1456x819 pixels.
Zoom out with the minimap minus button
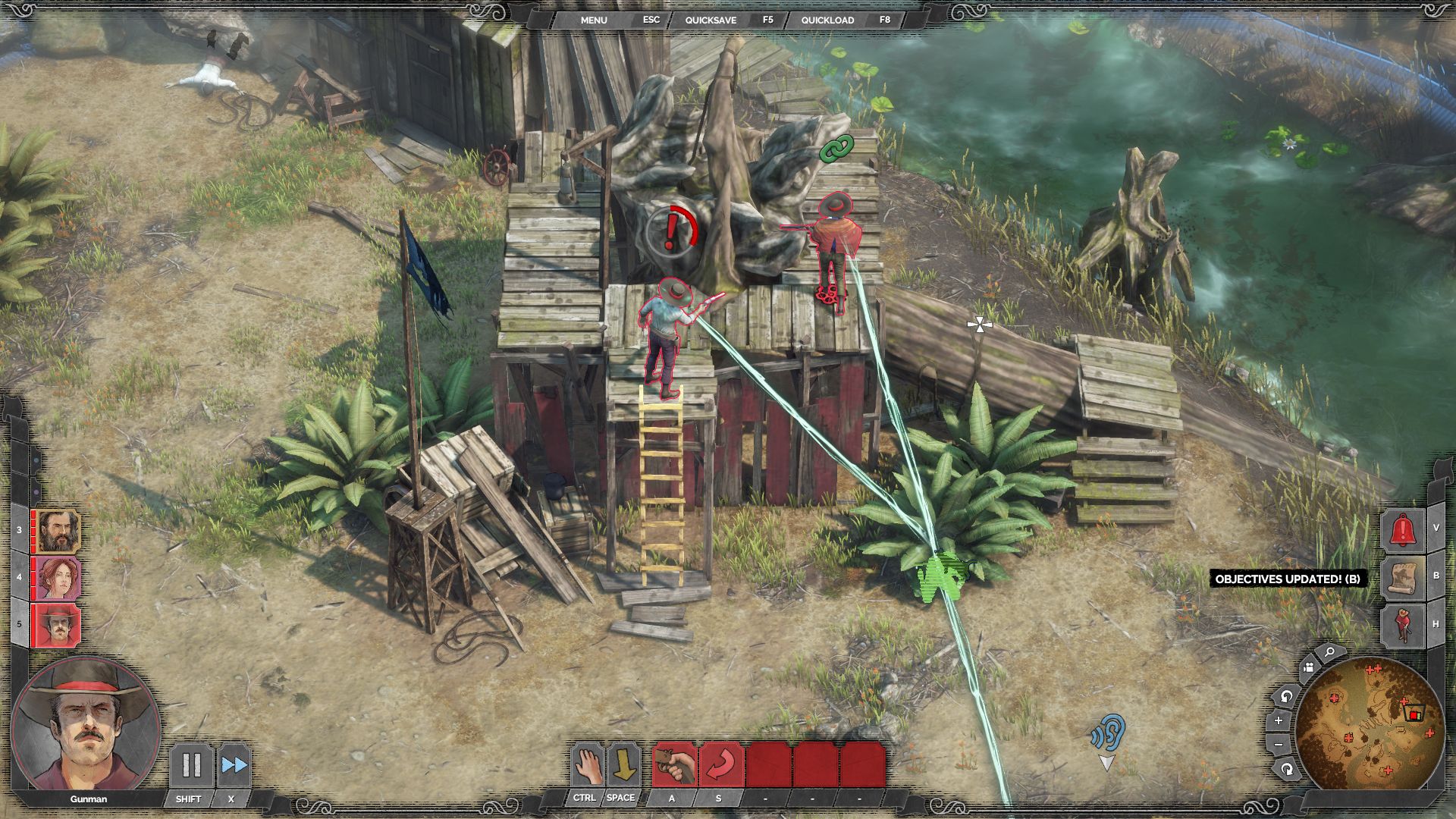click(1279, 745)
